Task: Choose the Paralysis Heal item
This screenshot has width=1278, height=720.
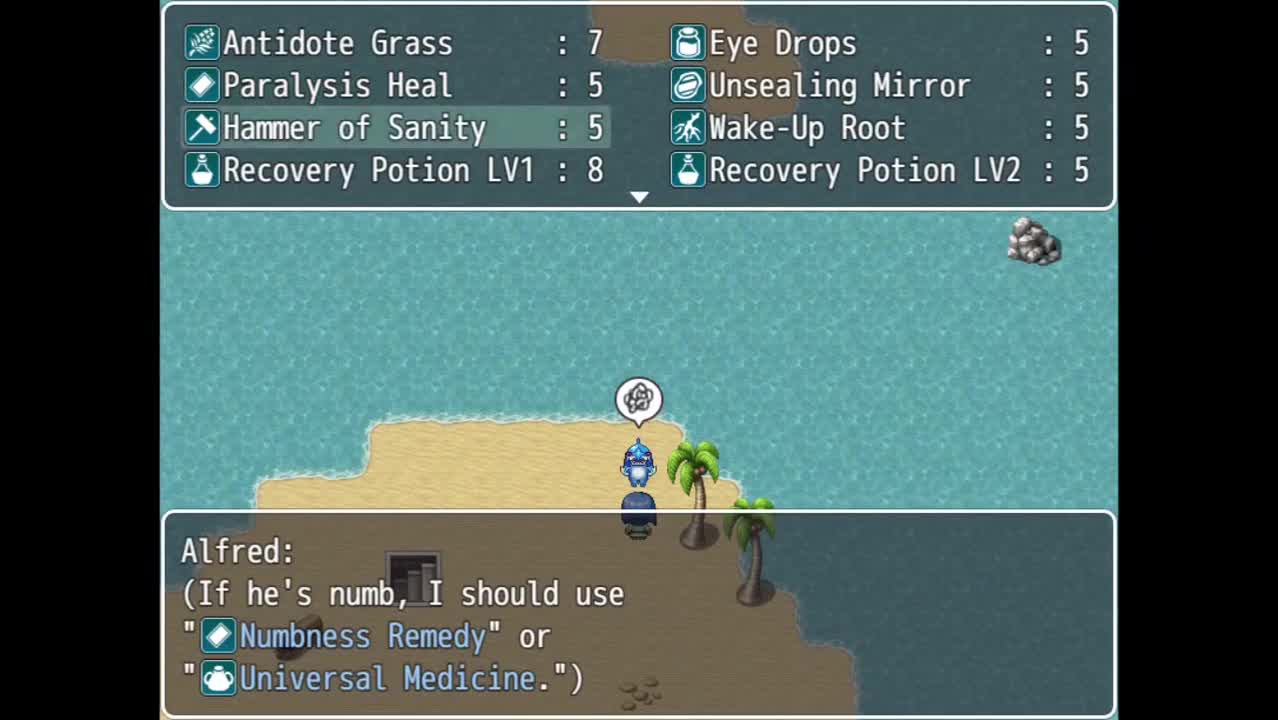Action: point(395,86)
